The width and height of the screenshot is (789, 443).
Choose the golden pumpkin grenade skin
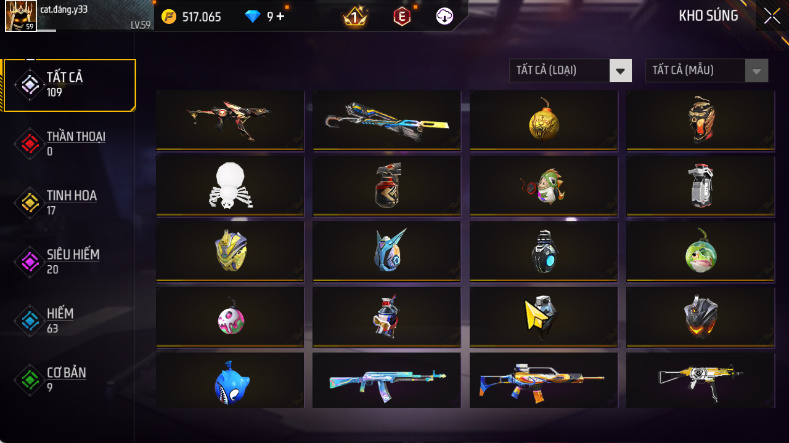point(544,121)
